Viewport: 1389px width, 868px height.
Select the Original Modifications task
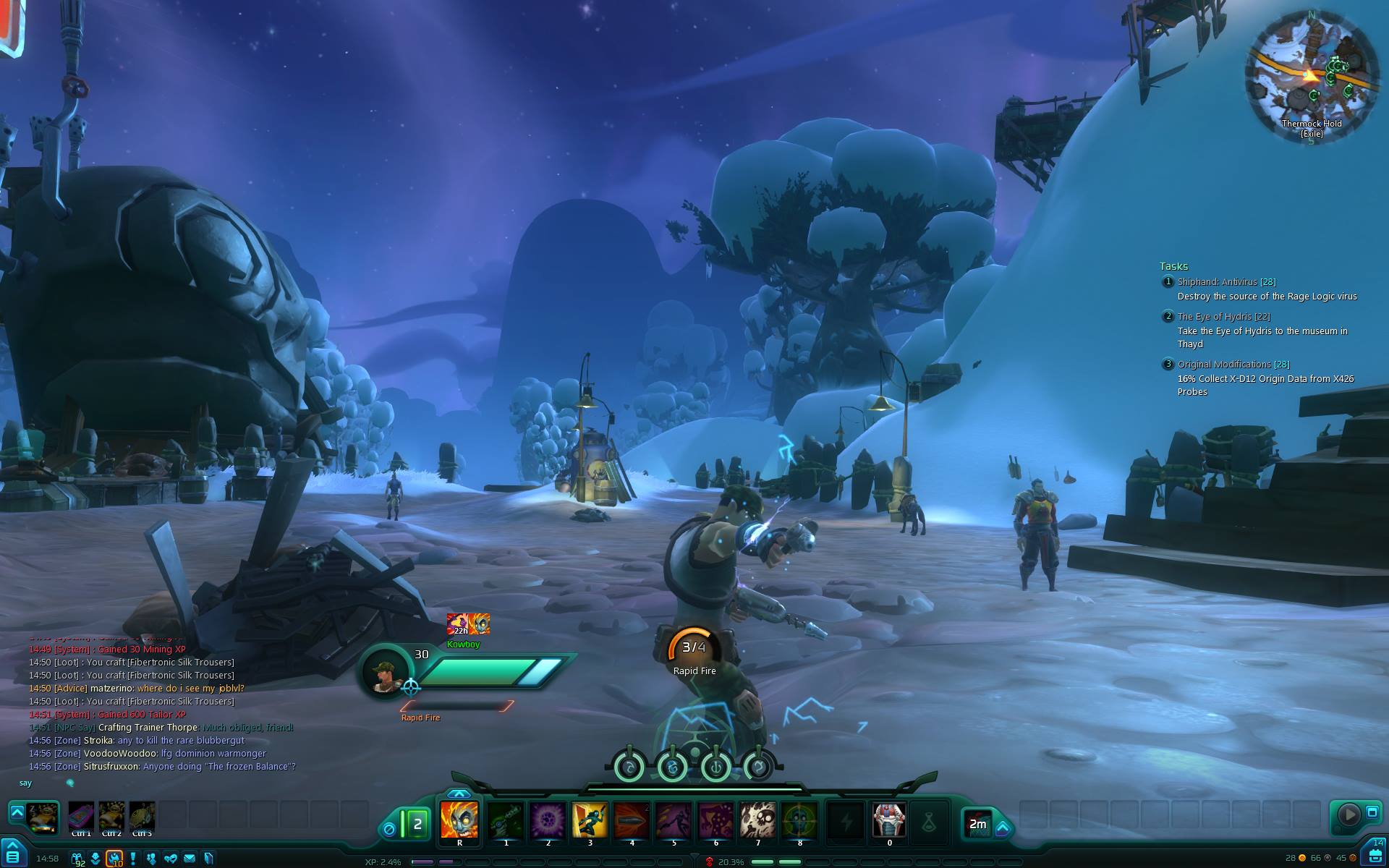click(x=1233, y=365)
